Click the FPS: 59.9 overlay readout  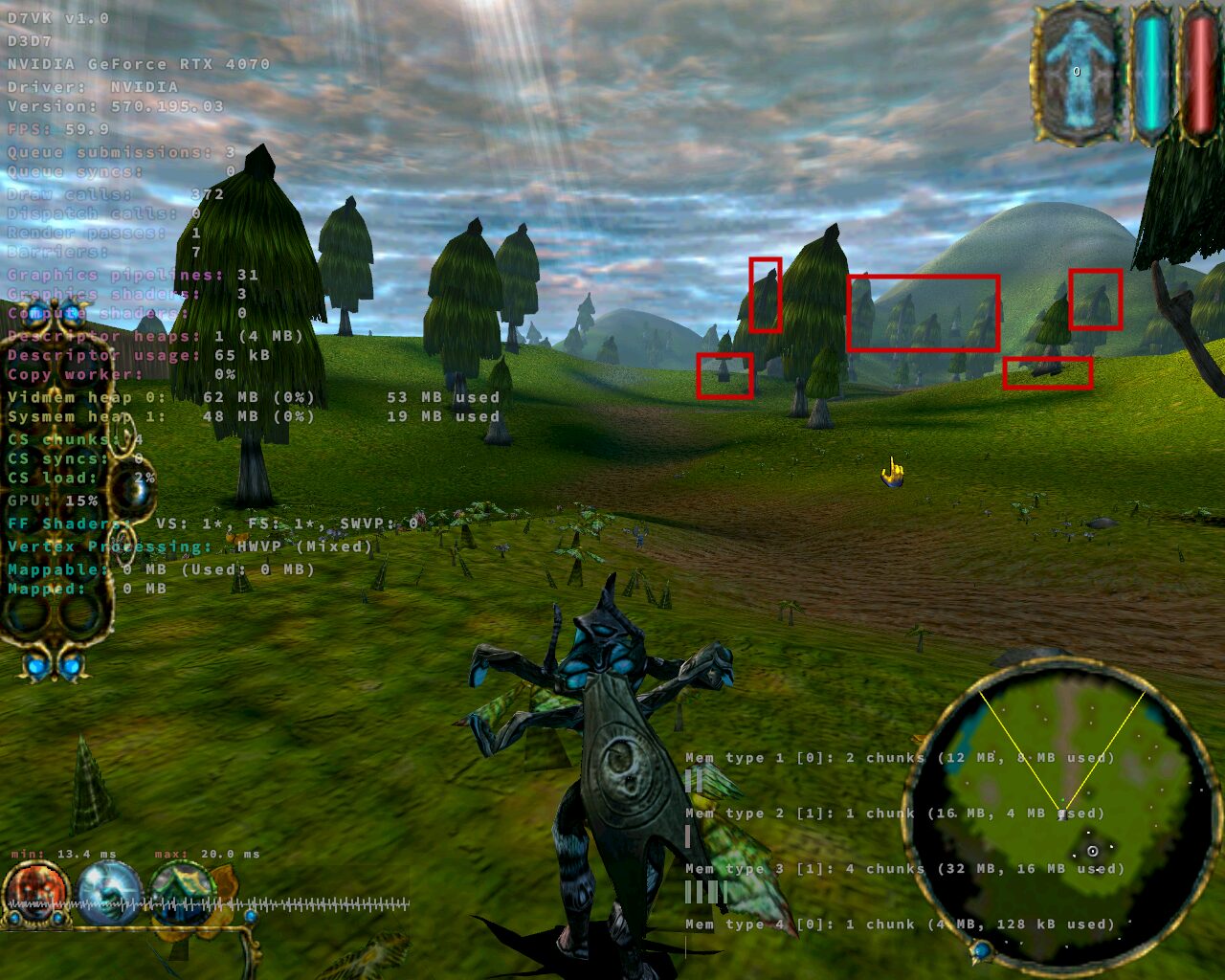57,129
